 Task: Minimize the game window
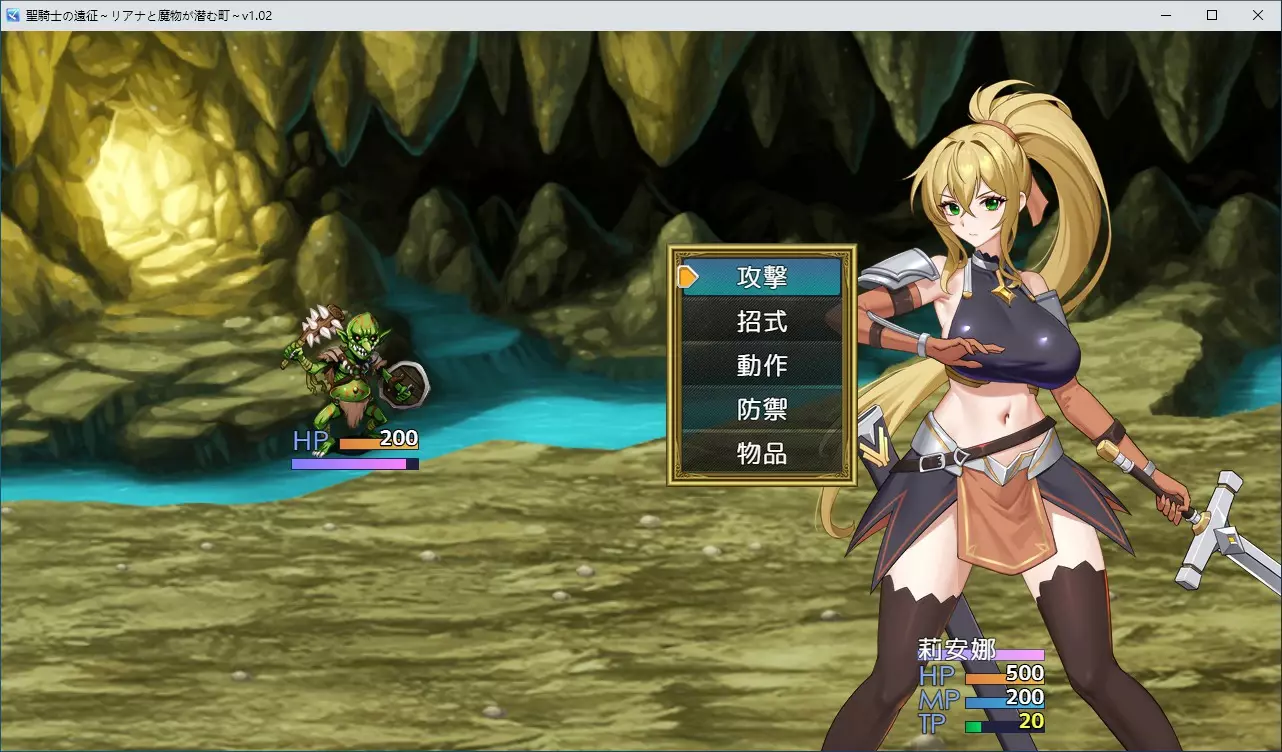1166,15
